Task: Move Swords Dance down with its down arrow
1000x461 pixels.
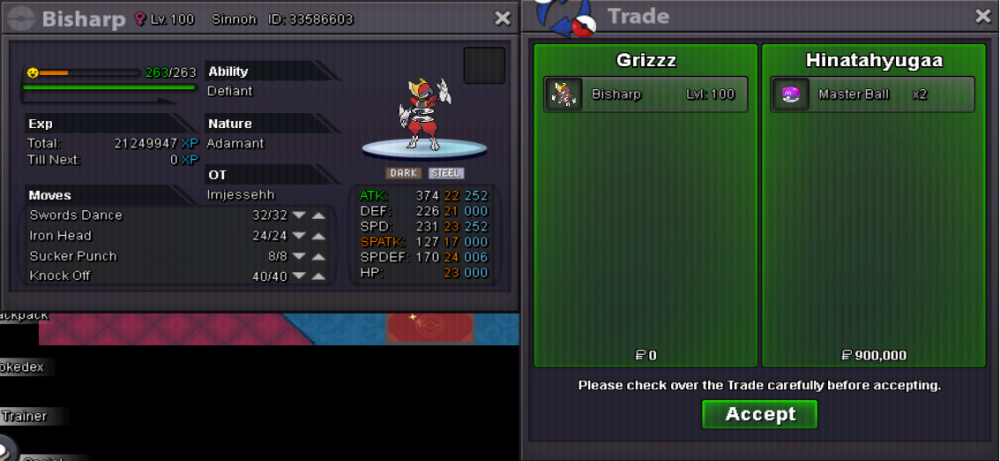Action: [x=298, y=216]
